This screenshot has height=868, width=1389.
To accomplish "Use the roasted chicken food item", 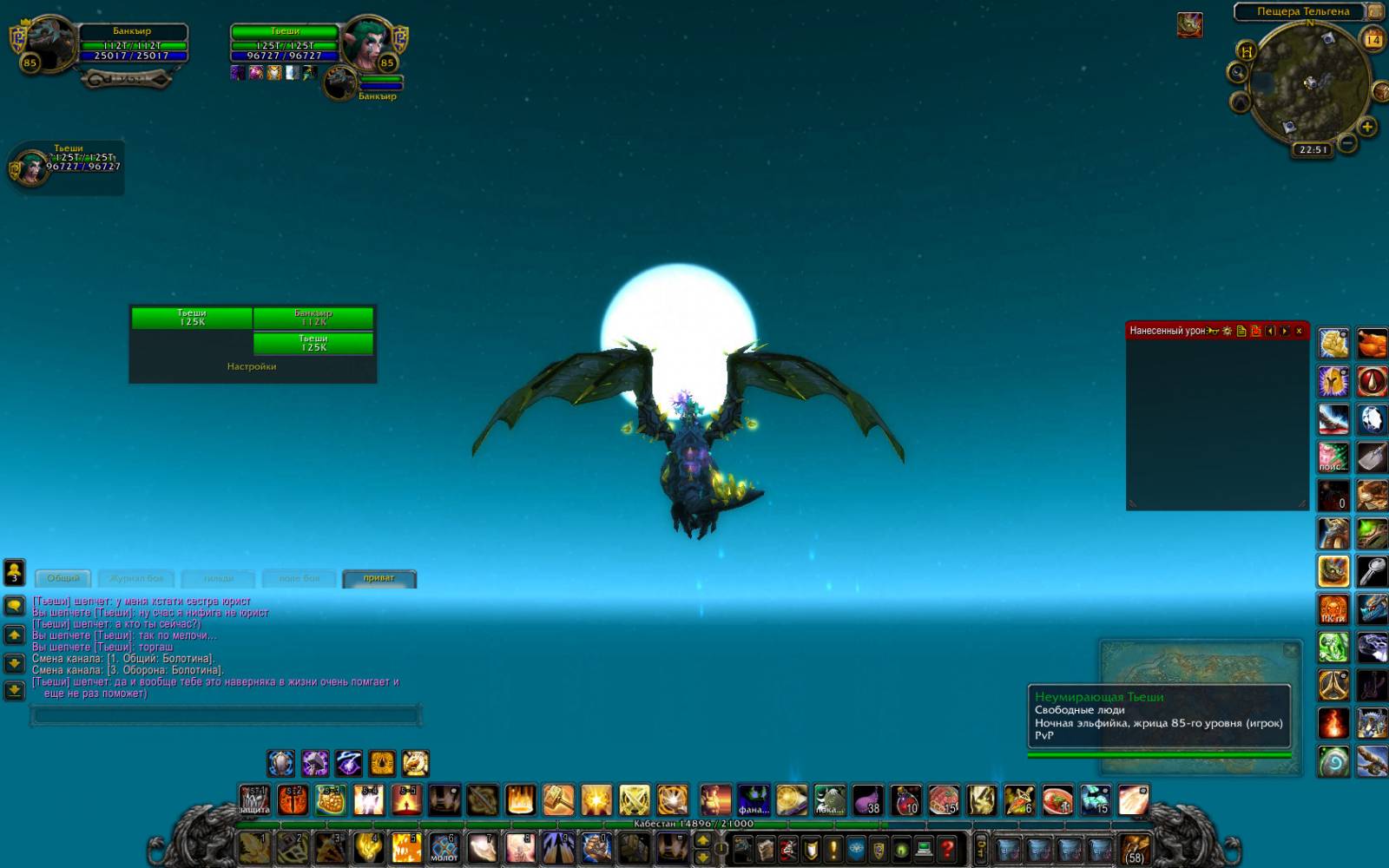I will click(x=1372, y=344).
